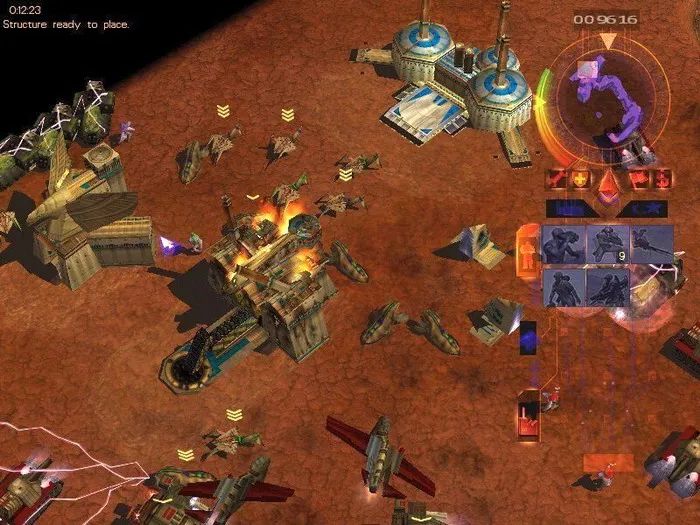This screenshot has height=525, width=700.
Task: Click the orange bar at the sidebar bottom
Action: coord(608,462)
